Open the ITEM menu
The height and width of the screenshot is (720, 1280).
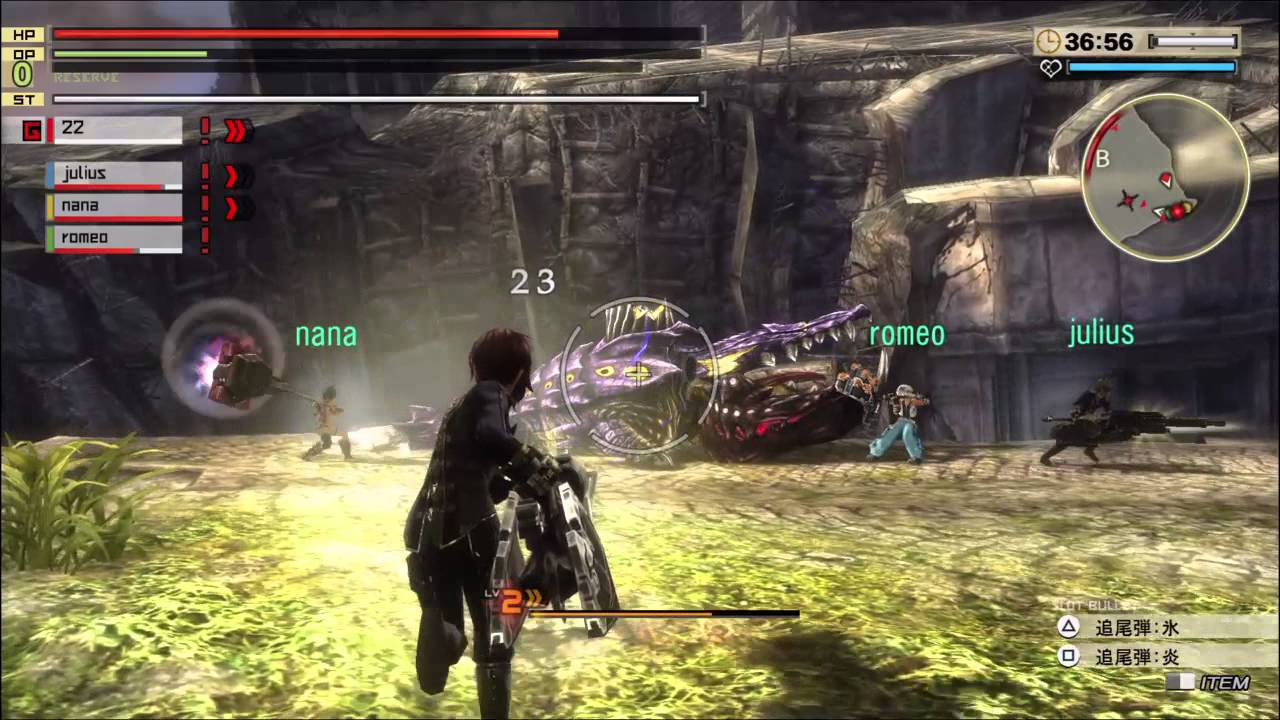[x=1213, y=683]
